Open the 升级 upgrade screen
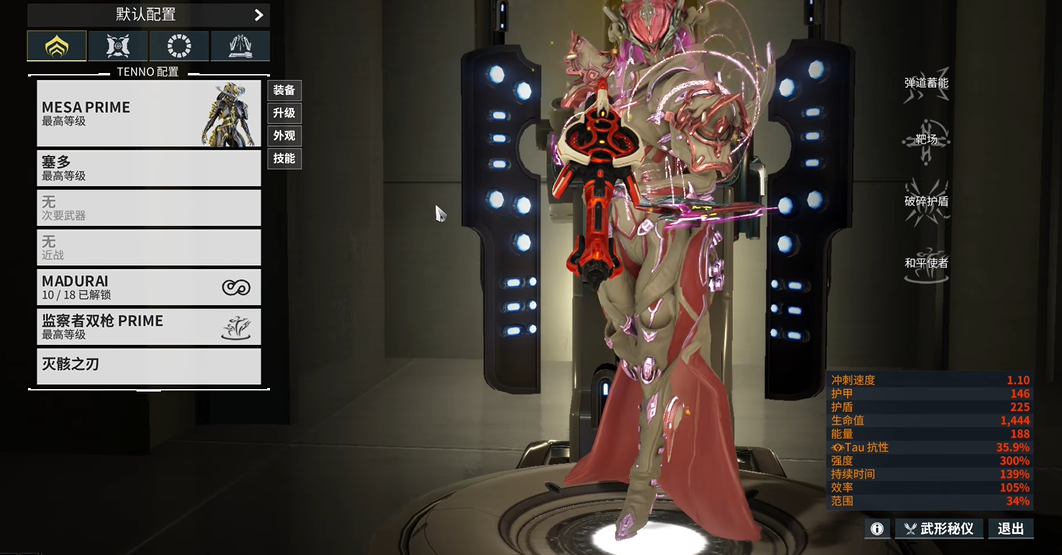 tap(284, 113)
